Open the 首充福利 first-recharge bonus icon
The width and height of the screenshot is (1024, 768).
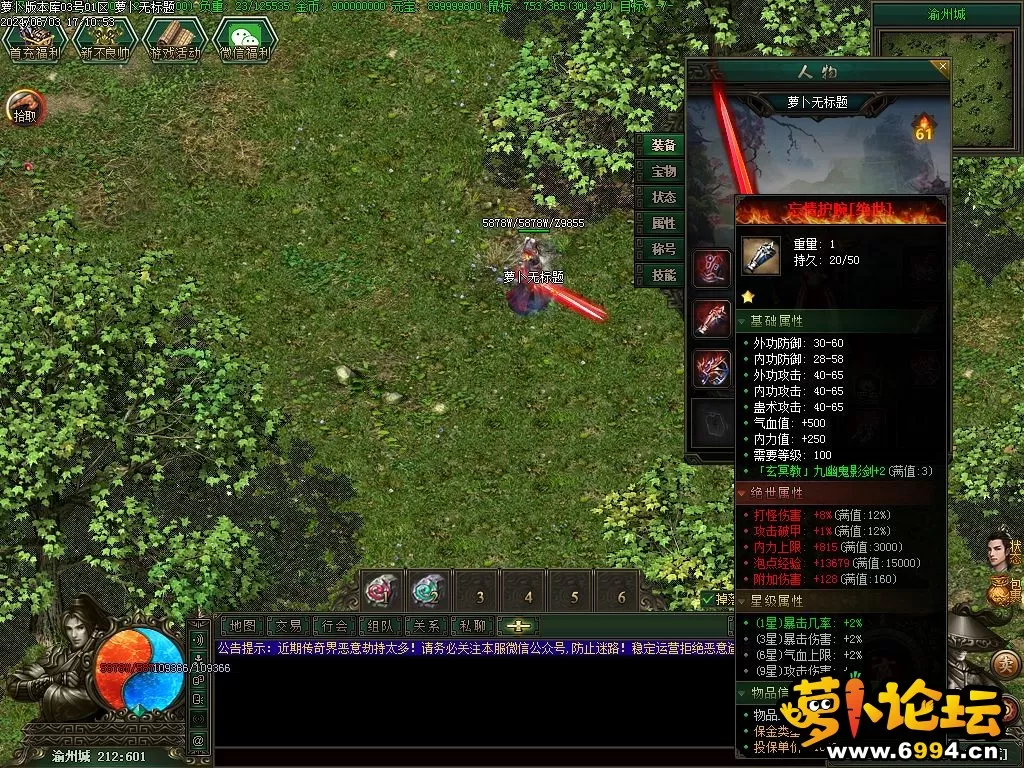tap(30, 40)
